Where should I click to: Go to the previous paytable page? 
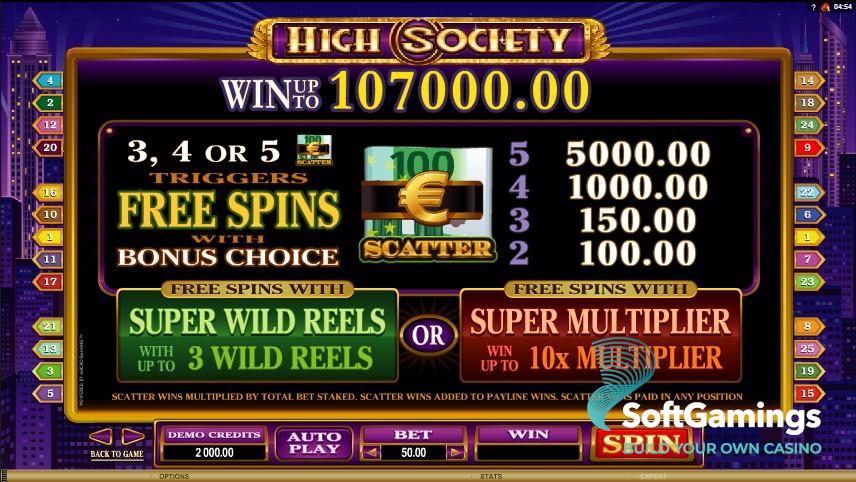point(100,436)
